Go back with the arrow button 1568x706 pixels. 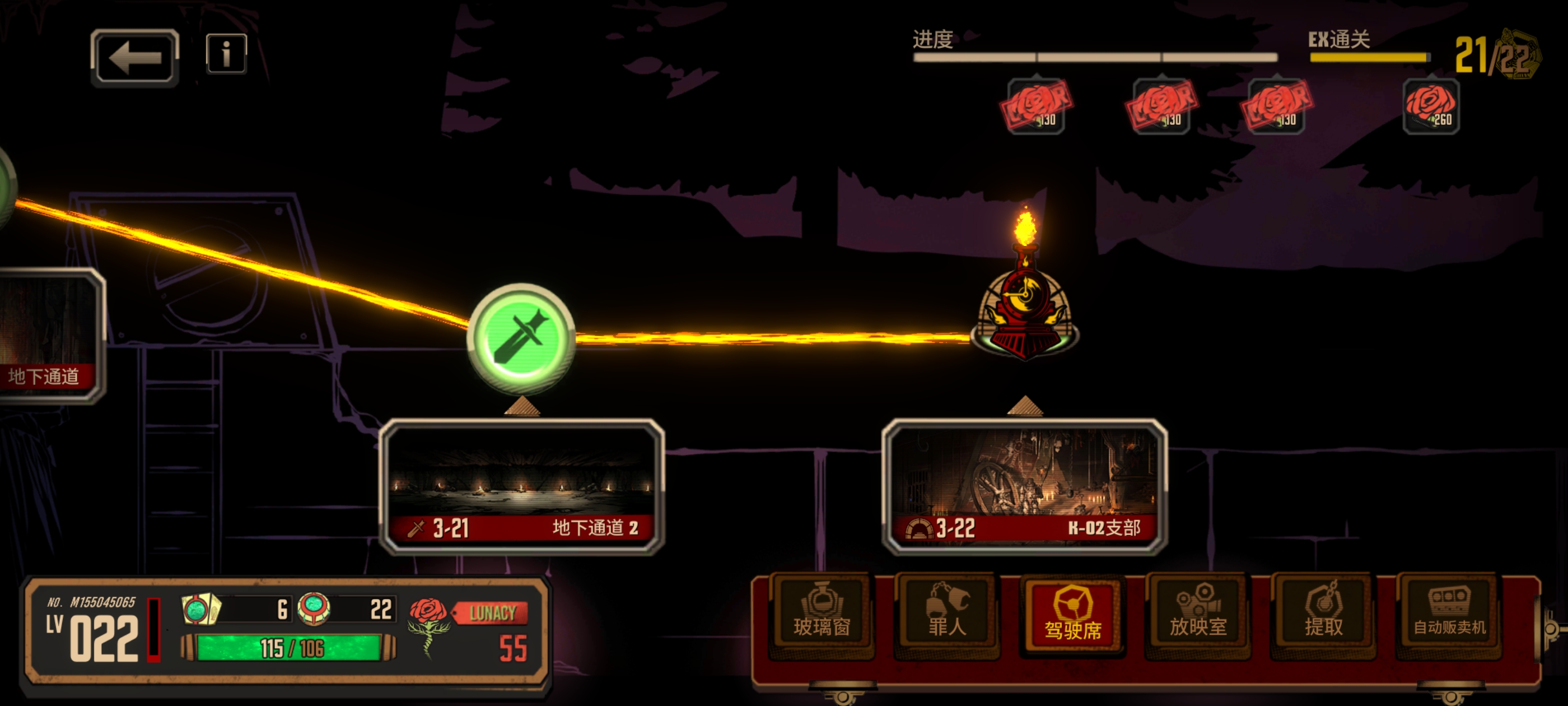[x=134, y=58]
